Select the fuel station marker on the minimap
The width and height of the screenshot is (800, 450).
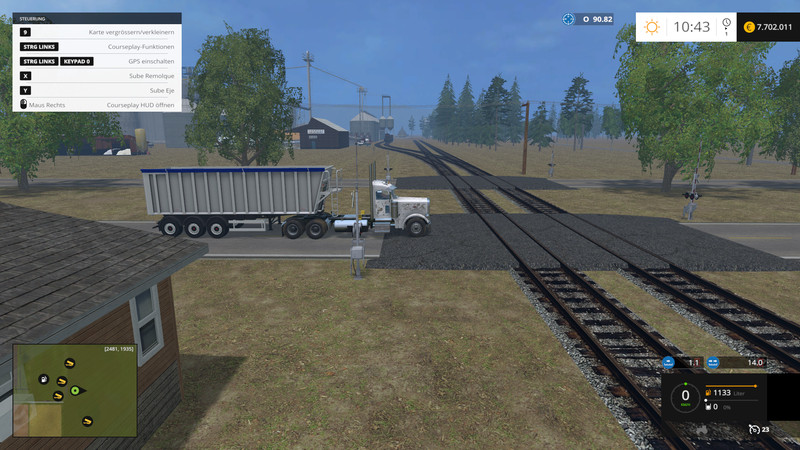tap(45, 380)
